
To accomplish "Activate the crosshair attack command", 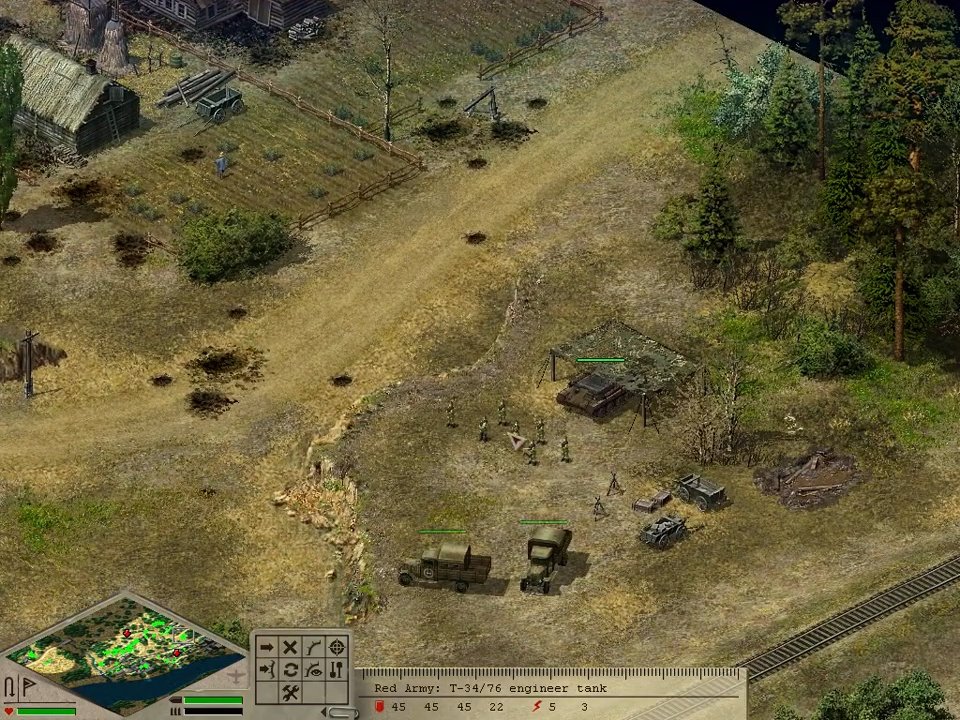I will (337, 647).
